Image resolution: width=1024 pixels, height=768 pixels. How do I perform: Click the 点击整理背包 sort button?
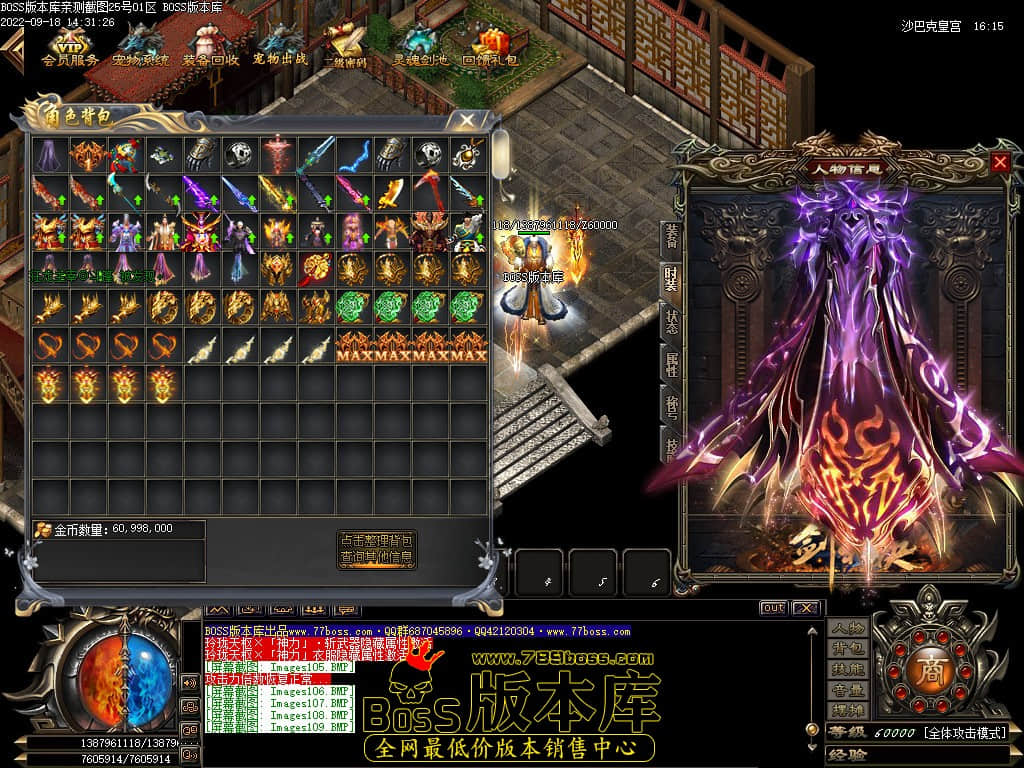click(376, 539)
